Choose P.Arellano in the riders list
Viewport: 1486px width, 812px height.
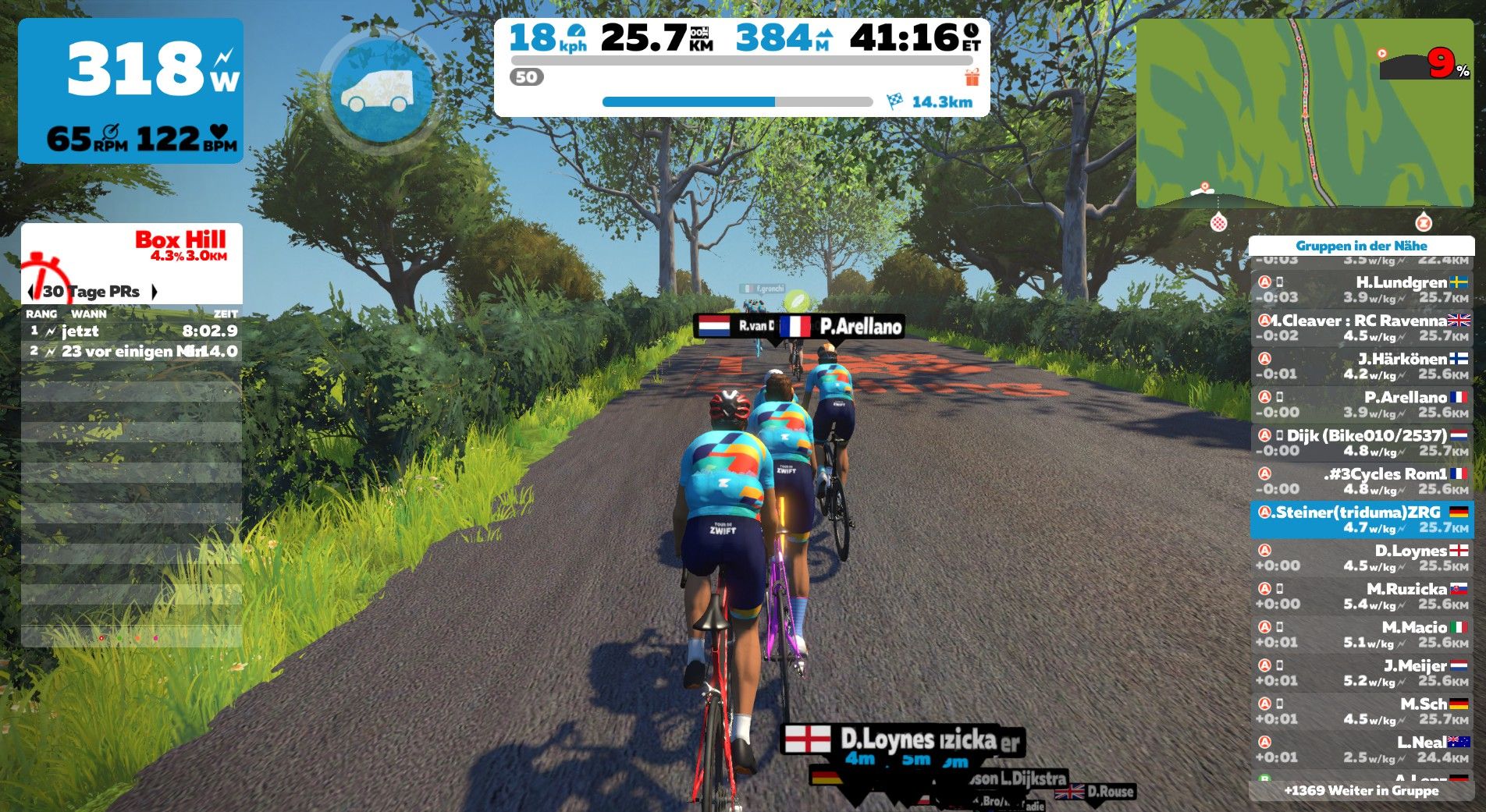(1361, 404)
